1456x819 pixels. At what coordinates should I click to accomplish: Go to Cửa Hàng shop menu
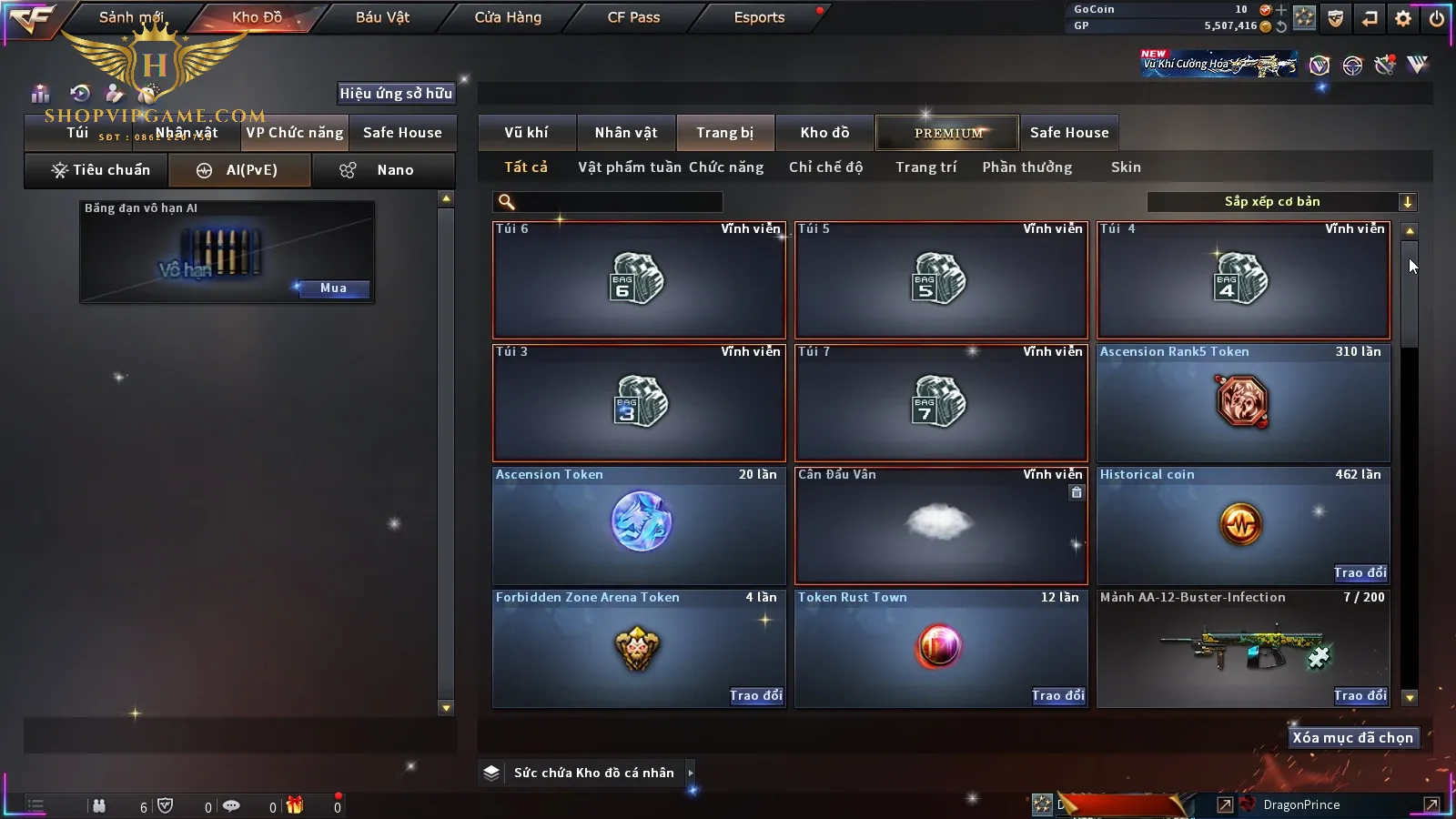[508, 17]
